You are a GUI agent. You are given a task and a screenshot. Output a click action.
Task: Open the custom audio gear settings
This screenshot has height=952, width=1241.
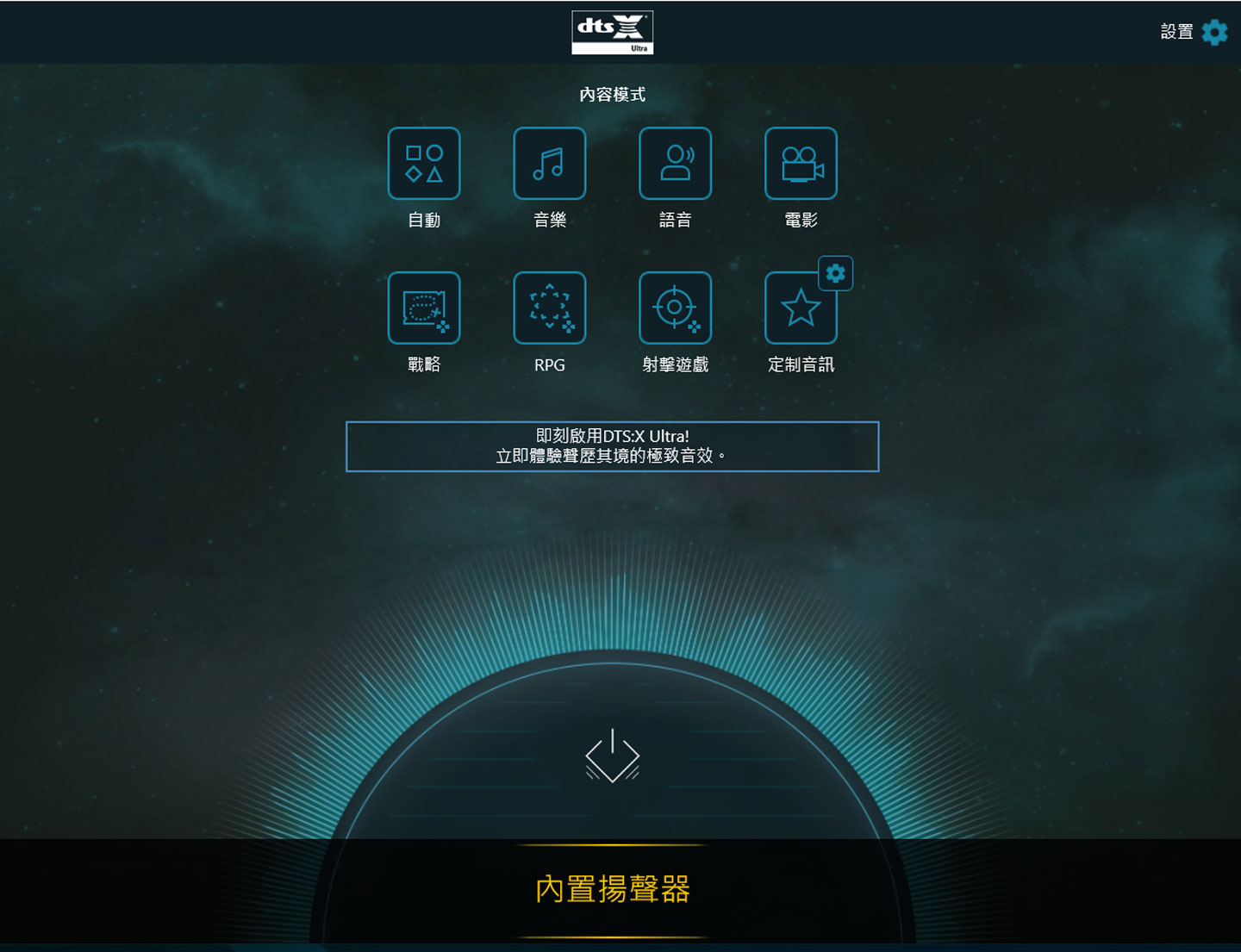[835, 274]
